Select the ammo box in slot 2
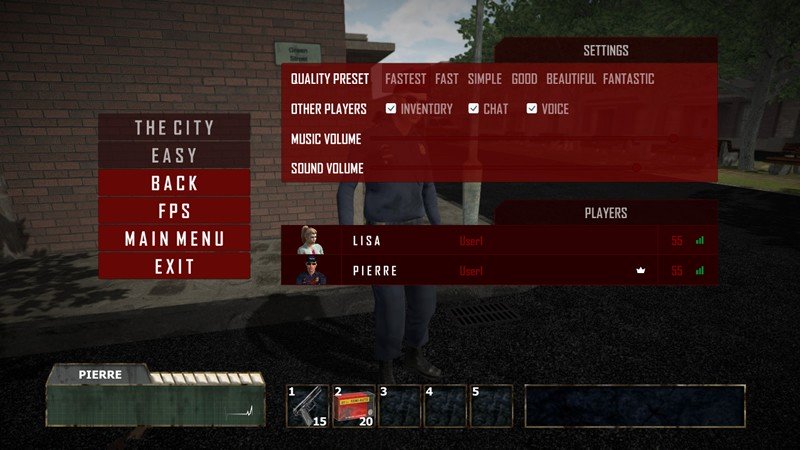The height and width of the screenshot is (450, 800). [354, 406]
